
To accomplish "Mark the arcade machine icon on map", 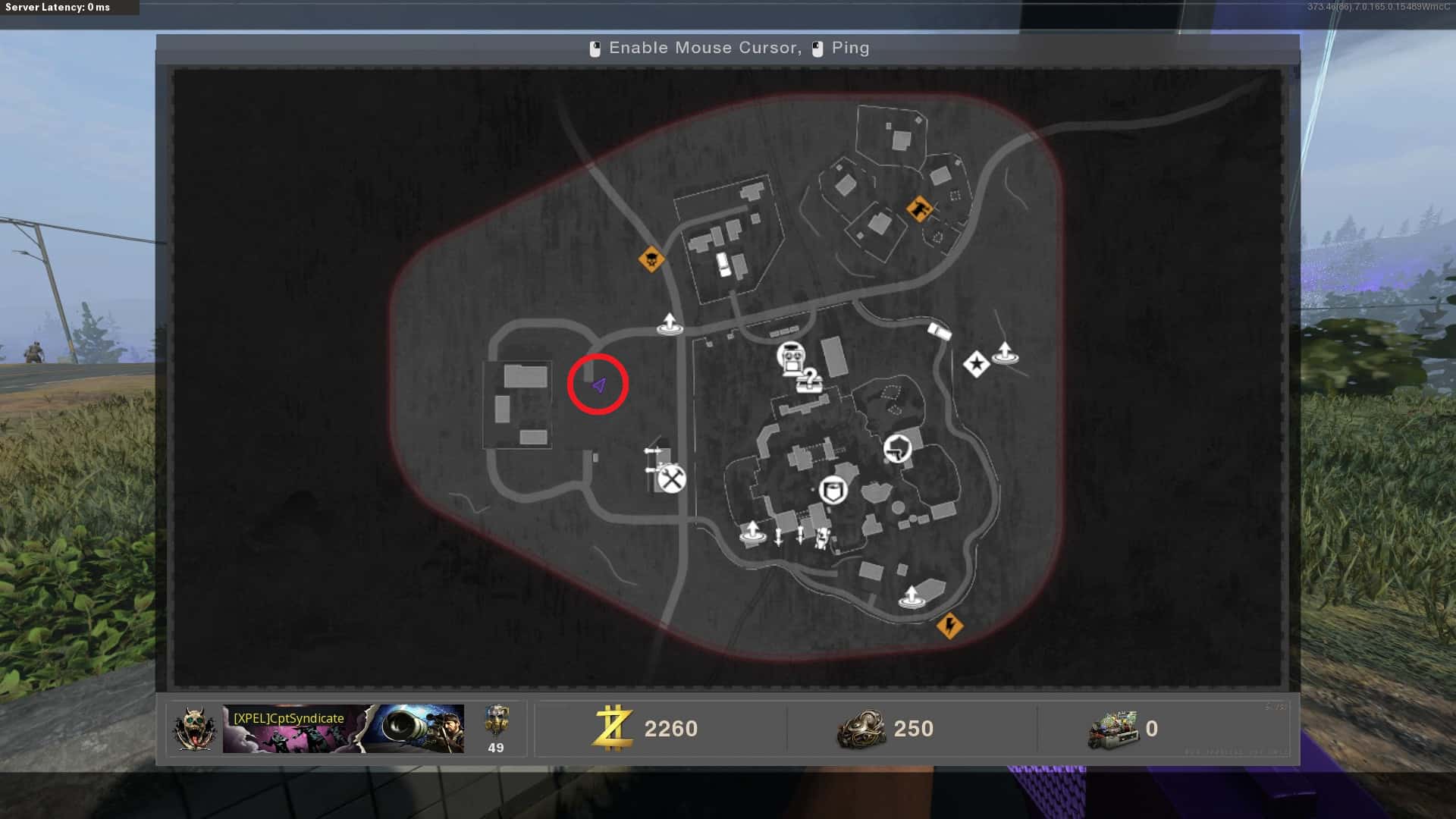I will point(791,356).
